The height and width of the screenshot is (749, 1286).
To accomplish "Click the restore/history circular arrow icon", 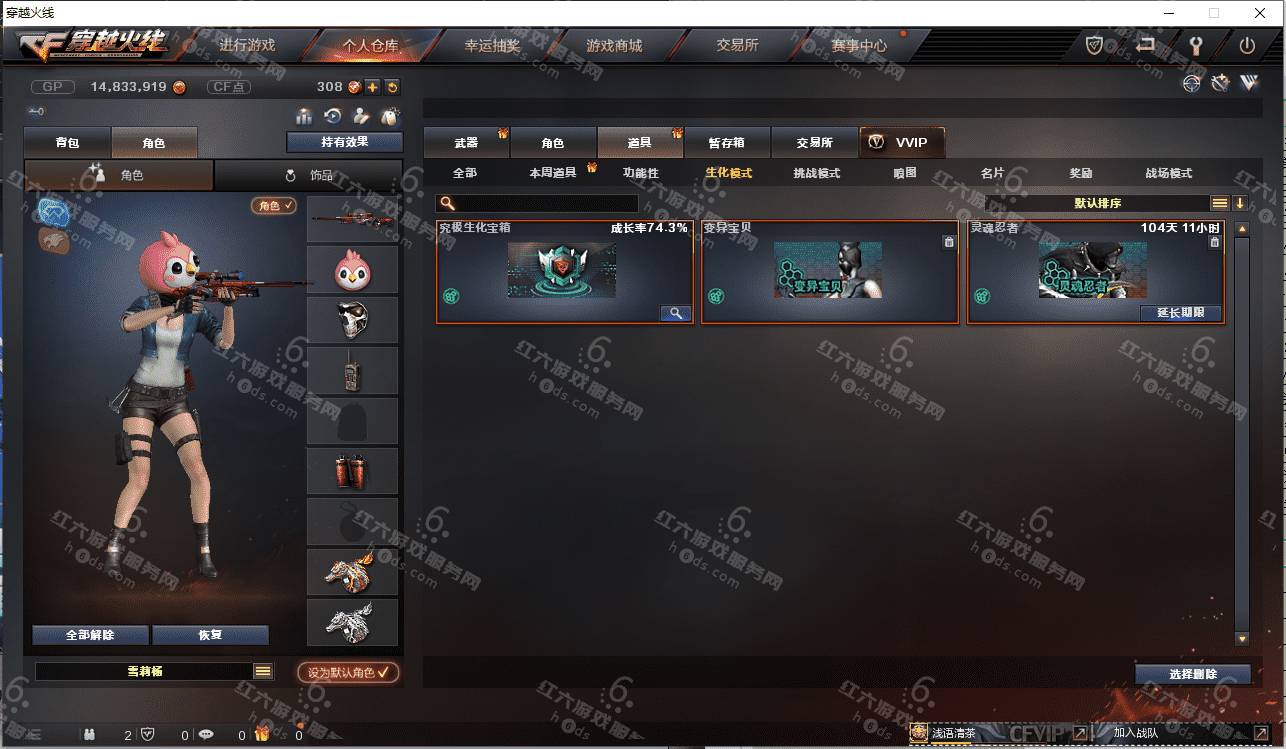I will pyautogui.click(x=332, y=117).
